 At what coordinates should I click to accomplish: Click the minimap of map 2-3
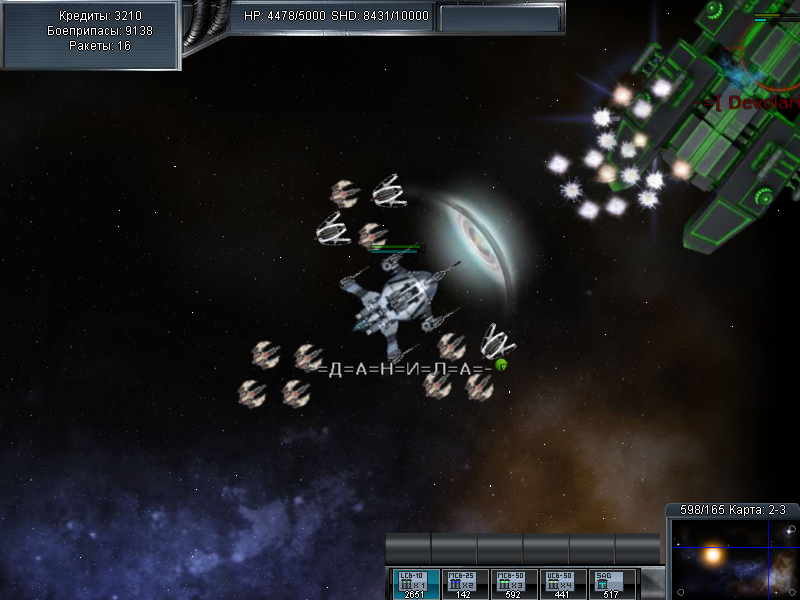(732, 557)
